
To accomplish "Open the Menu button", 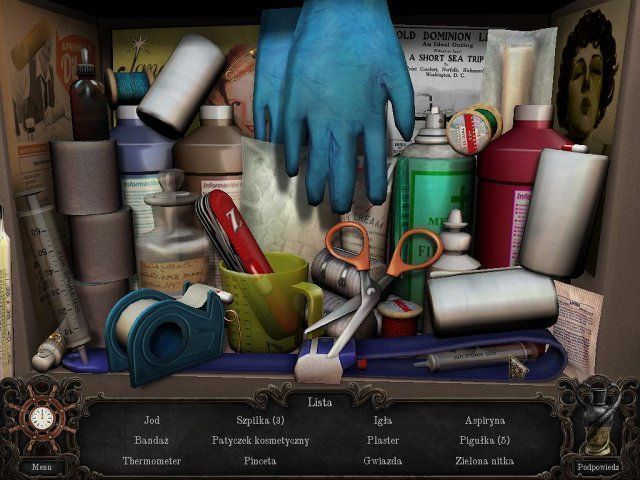I will click(41, 466).
